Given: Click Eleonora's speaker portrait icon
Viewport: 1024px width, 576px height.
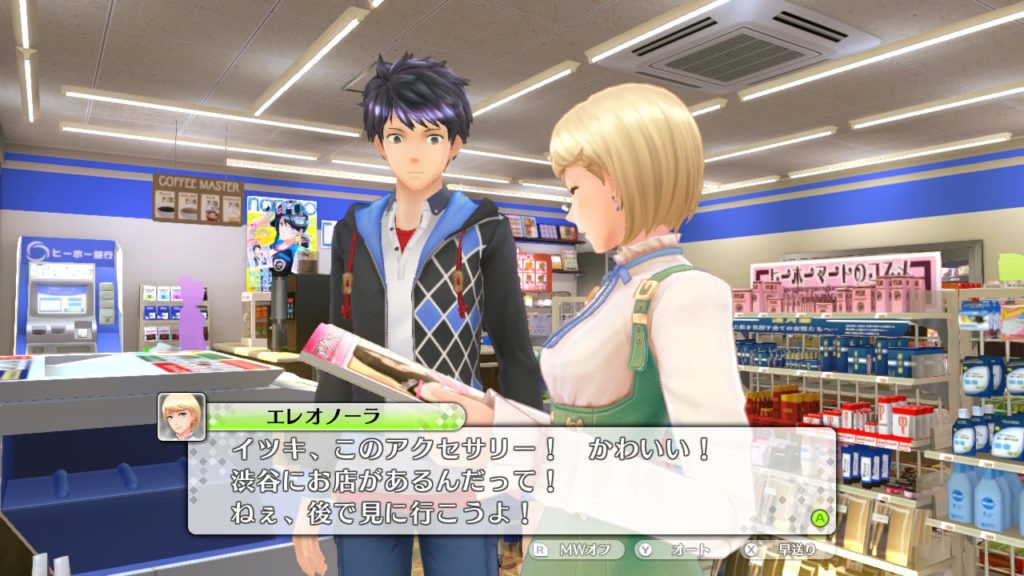Looking at the screenshot, I should [181, 416].
